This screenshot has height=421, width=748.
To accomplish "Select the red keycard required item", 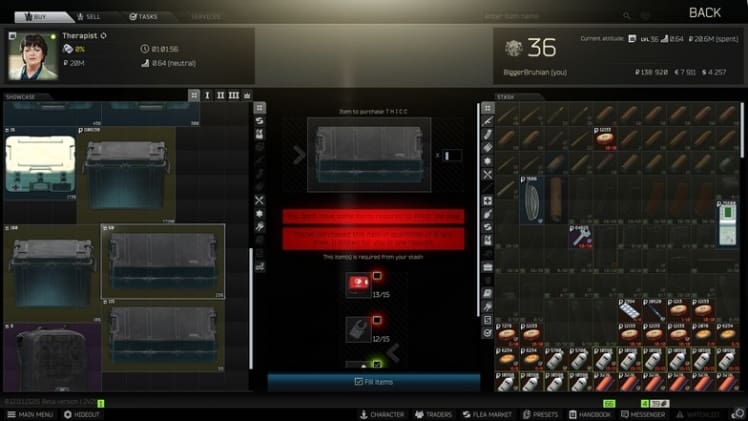I will point(357,285).
